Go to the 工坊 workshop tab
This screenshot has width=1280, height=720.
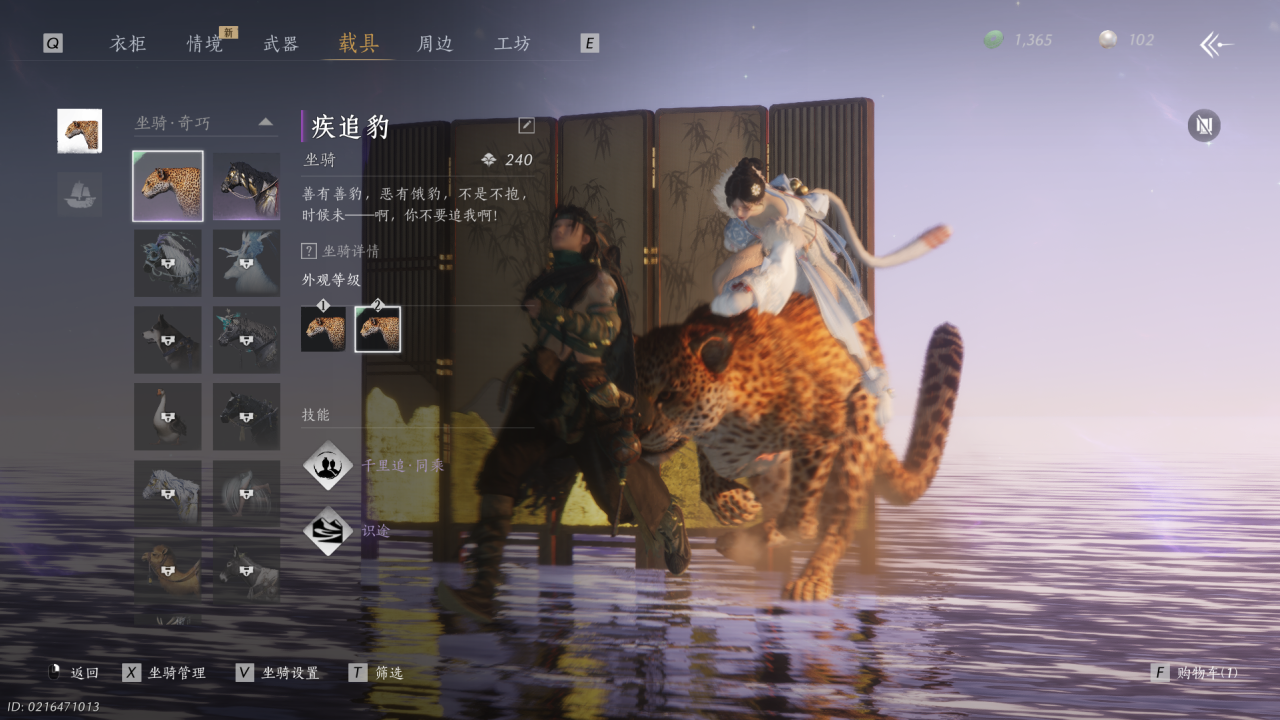click(x=512, y=44)
